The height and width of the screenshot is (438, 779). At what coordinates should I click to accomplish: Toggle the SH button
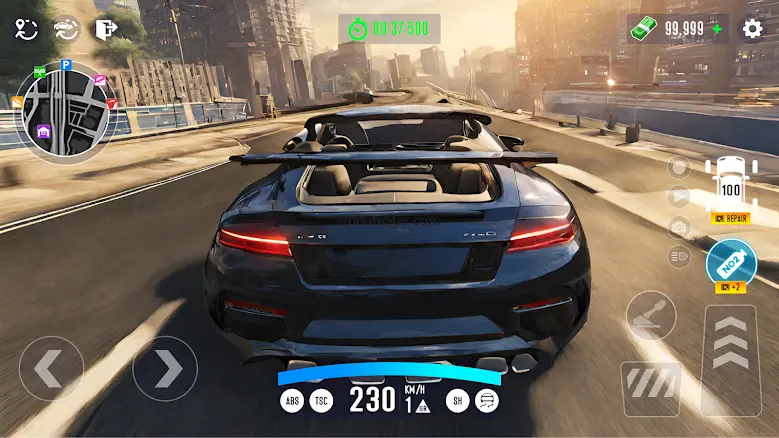(x=455, y=401)
